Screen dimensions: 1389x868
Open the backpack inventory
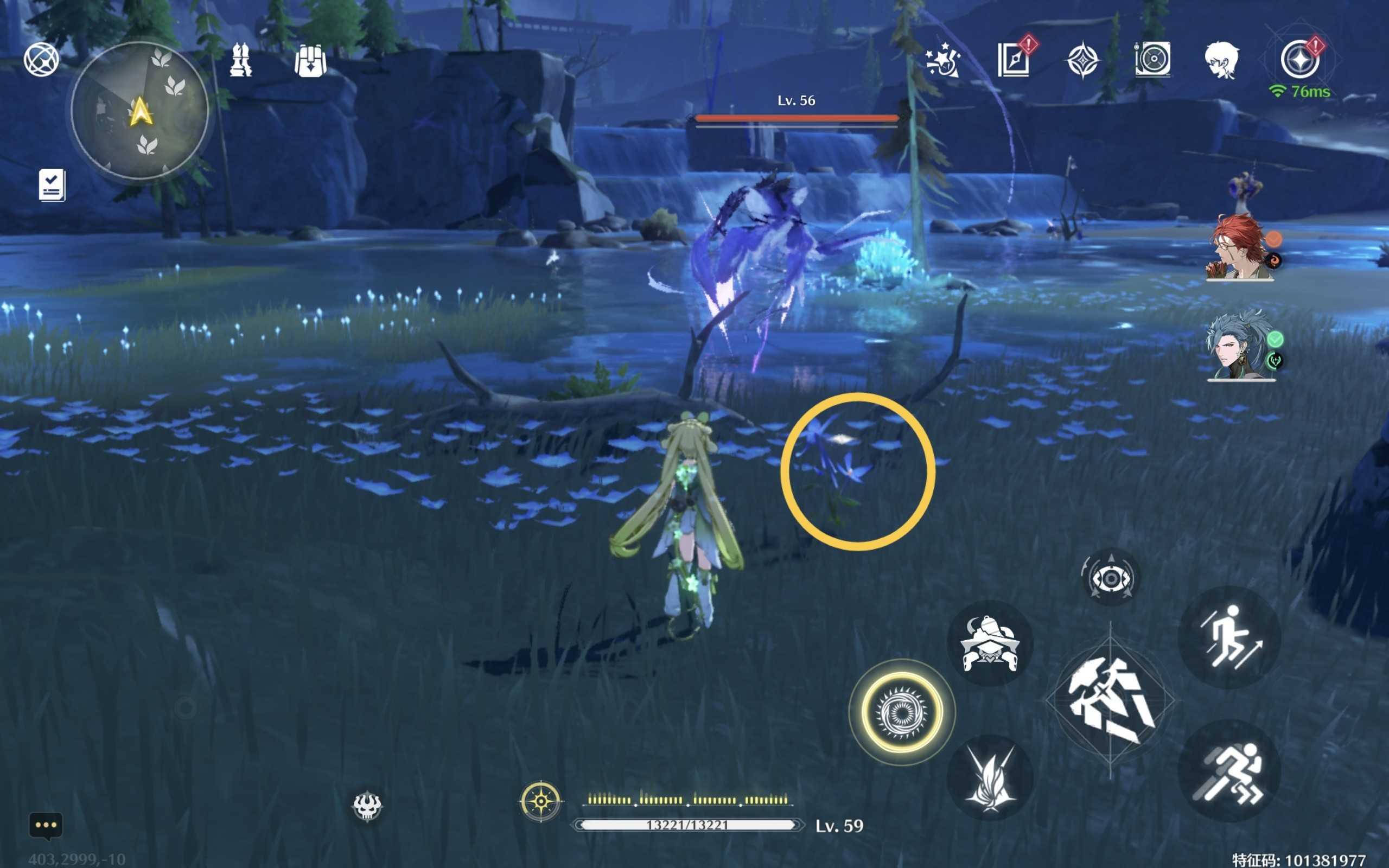pyautogui.click(x=310, y=60)
